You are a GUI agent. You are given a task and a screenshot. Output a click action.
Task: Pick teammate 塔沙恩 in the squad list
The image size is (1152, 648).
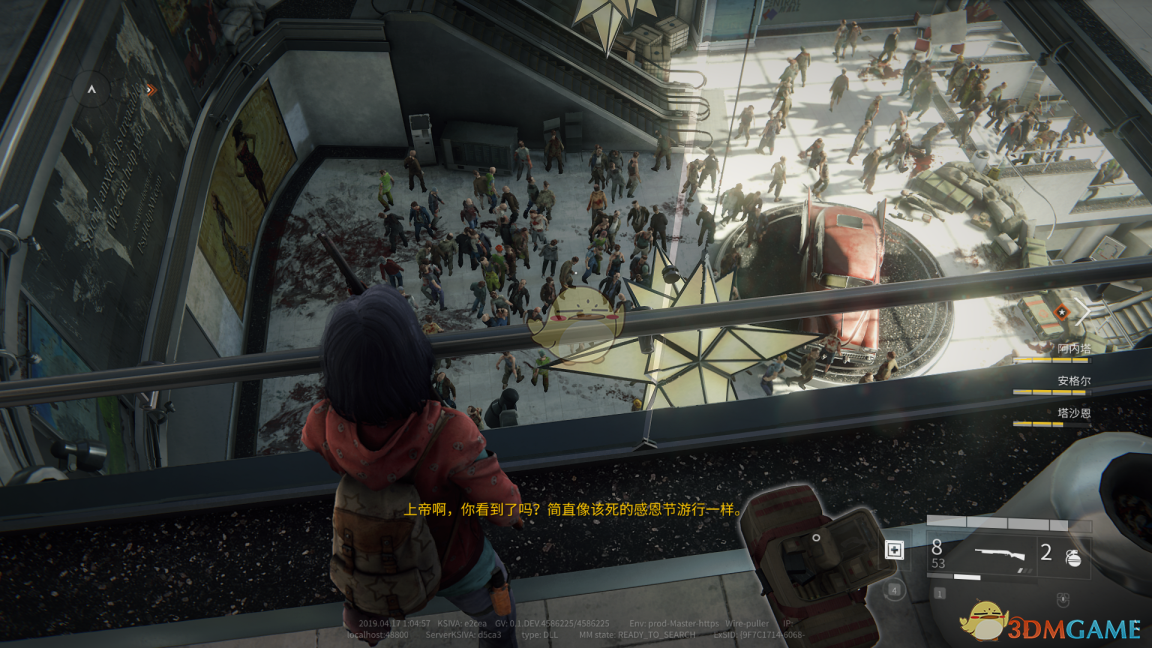(x=1074, y=412)
